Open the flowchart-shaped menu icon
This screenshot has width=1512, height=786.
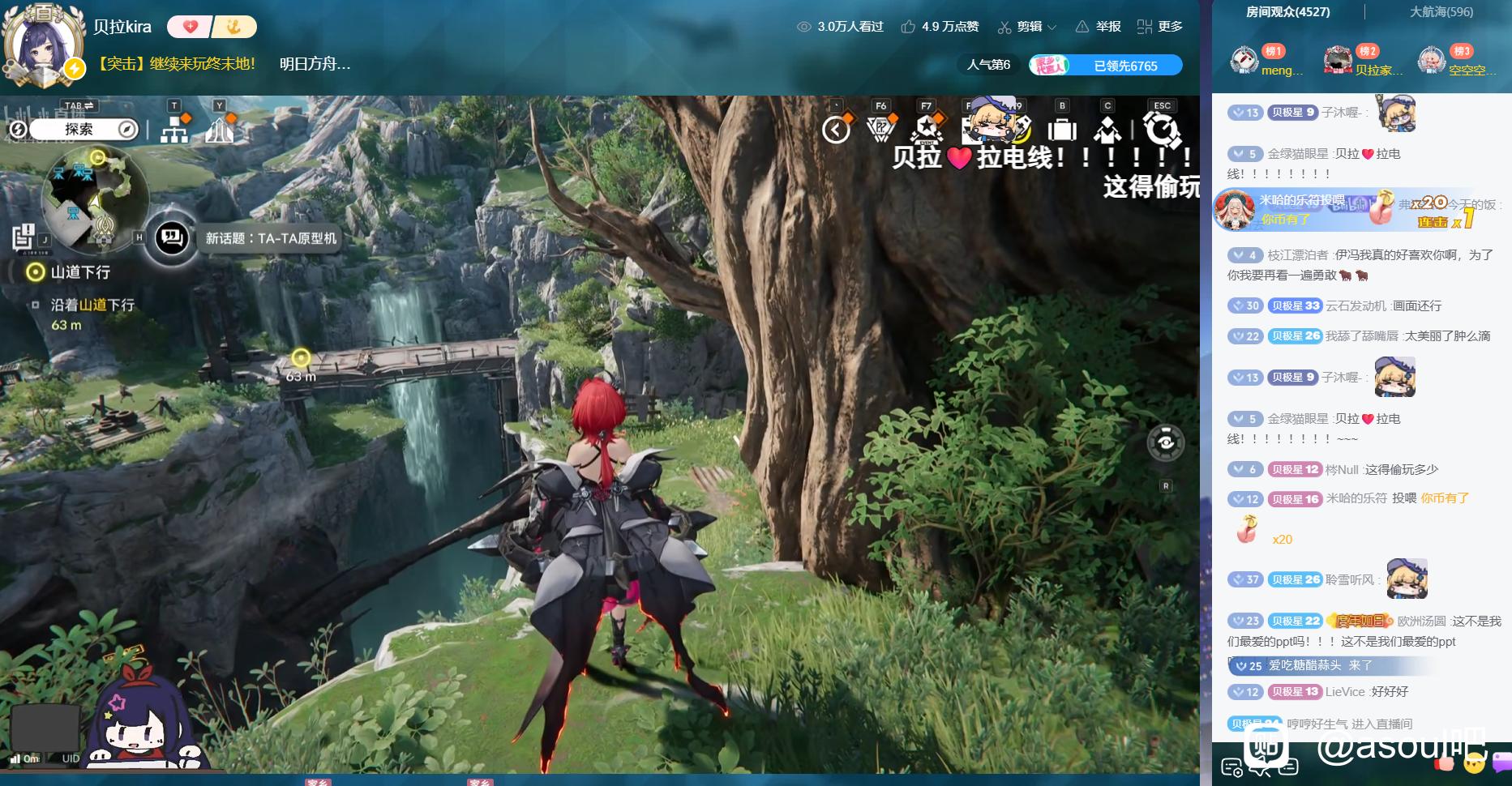[x=174, y=128]
